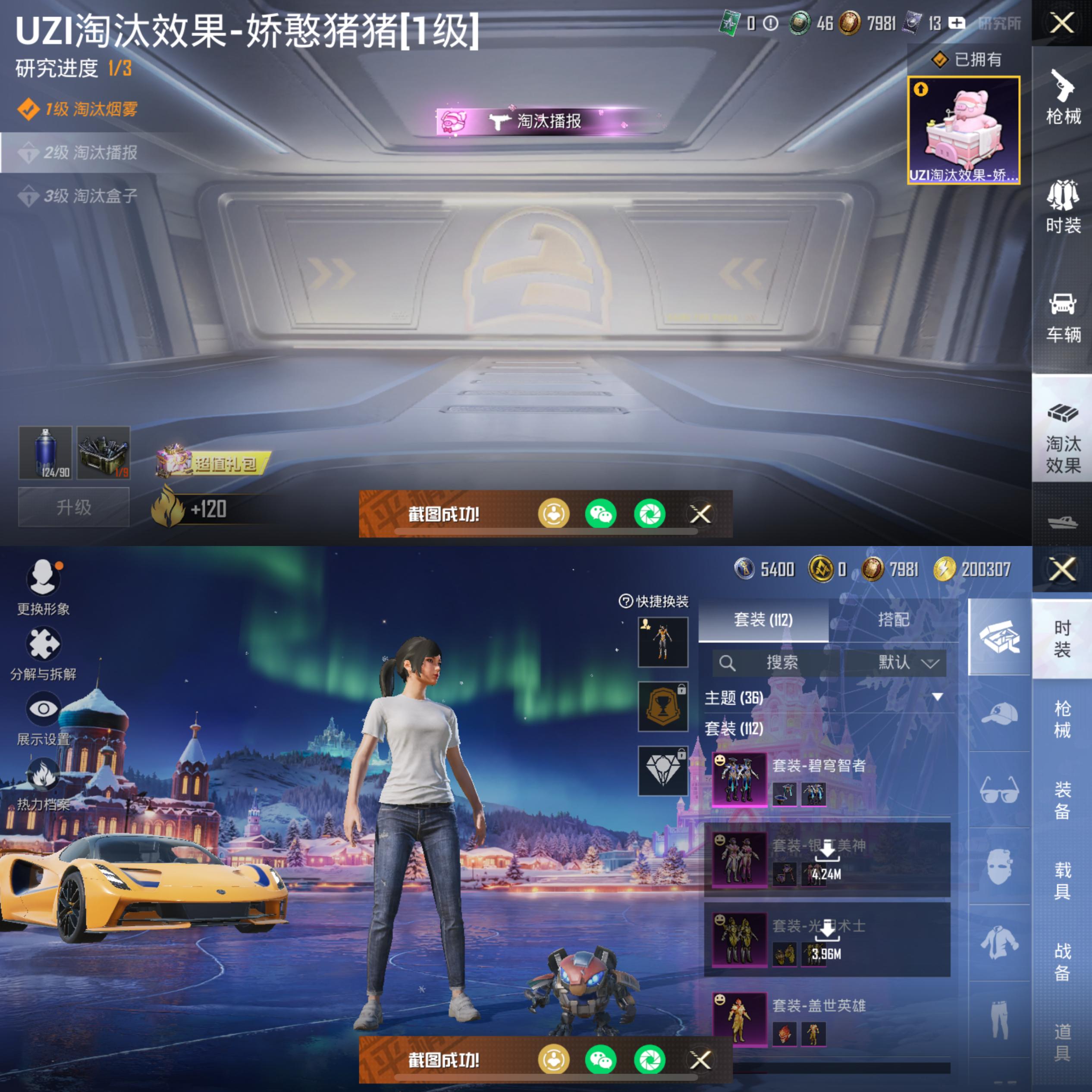Toggle the outfit quick-change slot
Image resolution: width=1092 pixels, height=1092 pixels.
click(662, 641)
